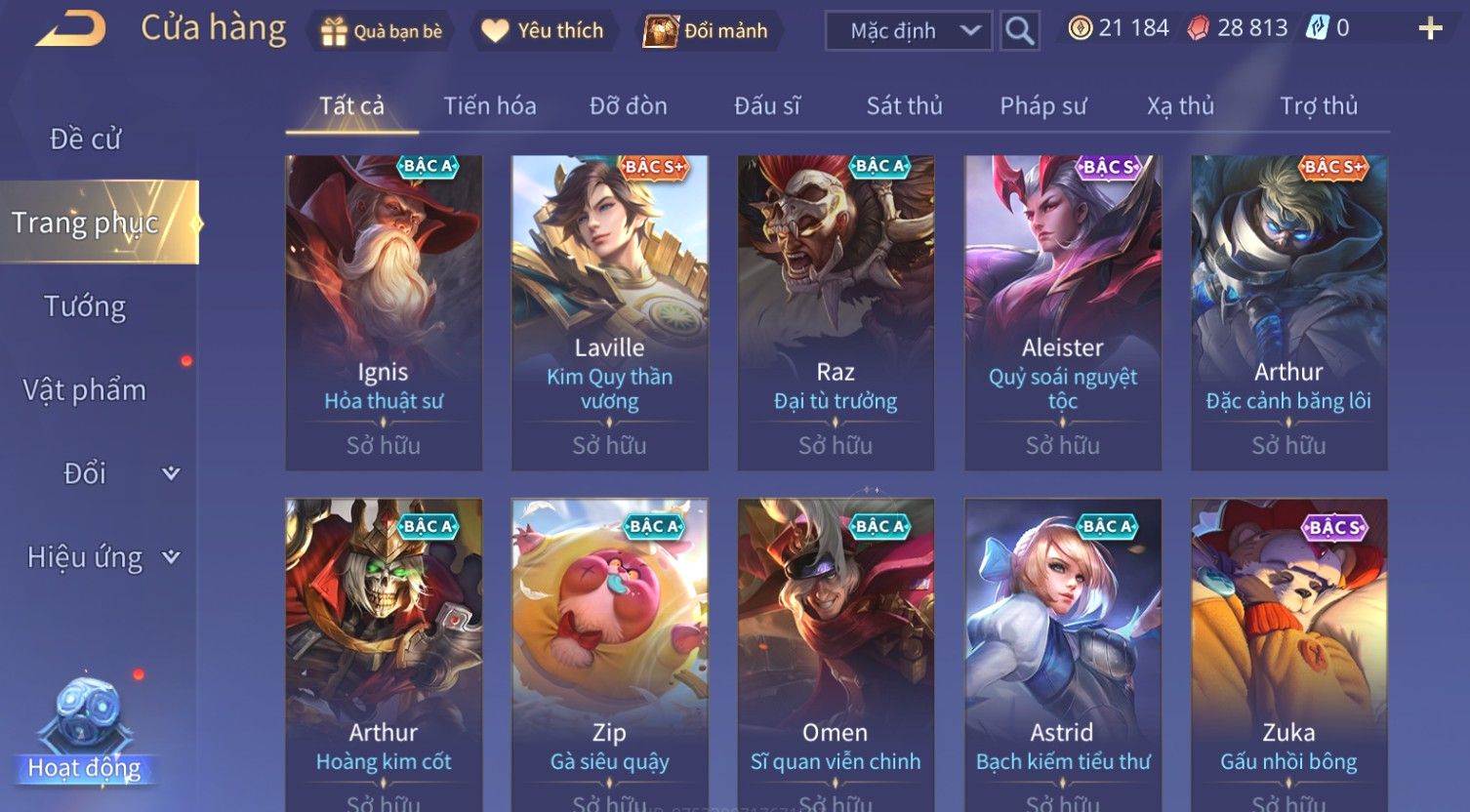Screen dimensions: 1470x812
Task: Switch to the Đỡ đòn tab
Action: (629, 106)
